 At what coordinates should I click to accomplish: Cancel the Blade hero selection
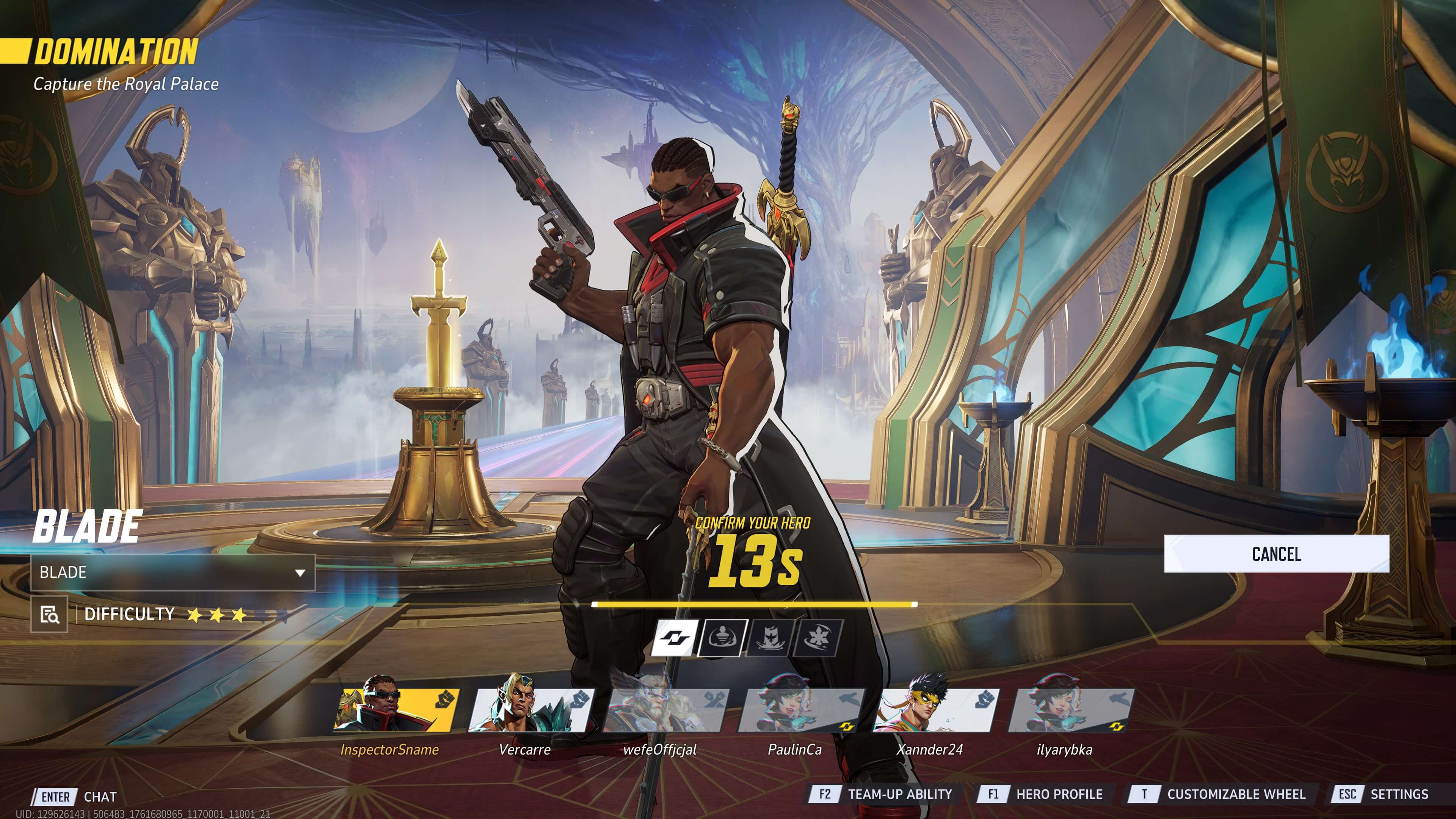(x=1276, y=554)
